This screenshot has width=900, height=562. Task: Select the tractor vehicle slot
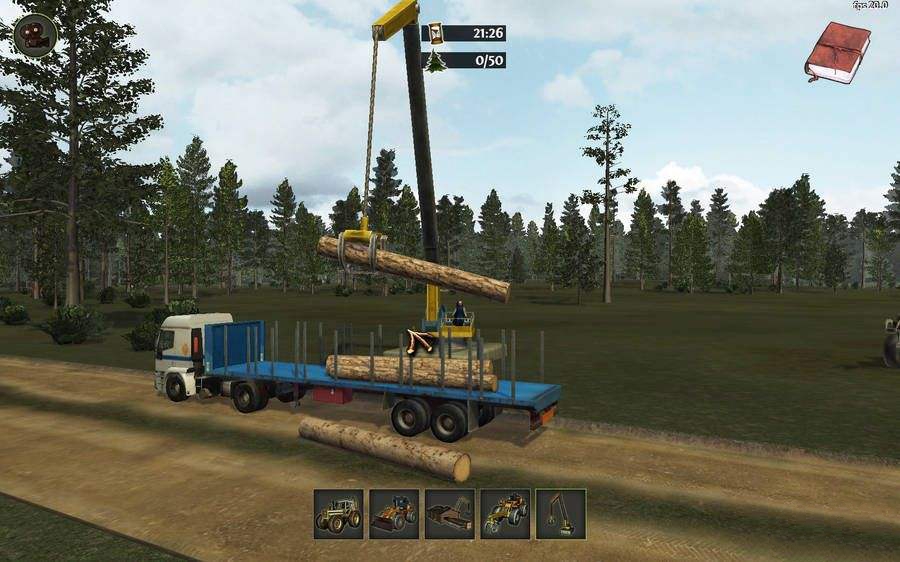pyautogui.click(x=338, y=514)
